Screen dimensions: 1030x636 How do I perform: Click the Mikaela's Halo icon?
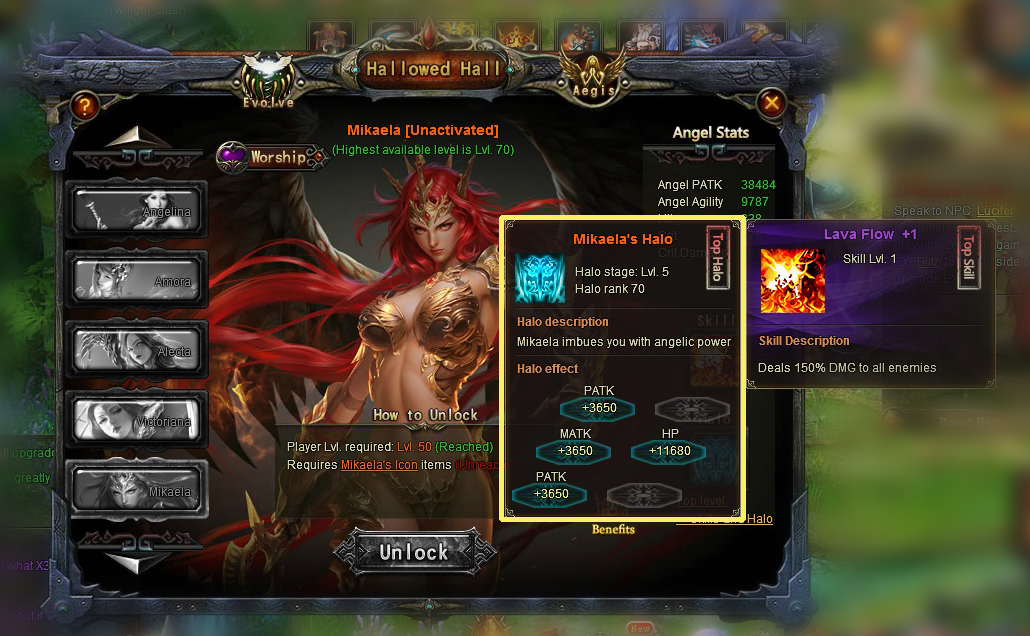click(540, 278)
